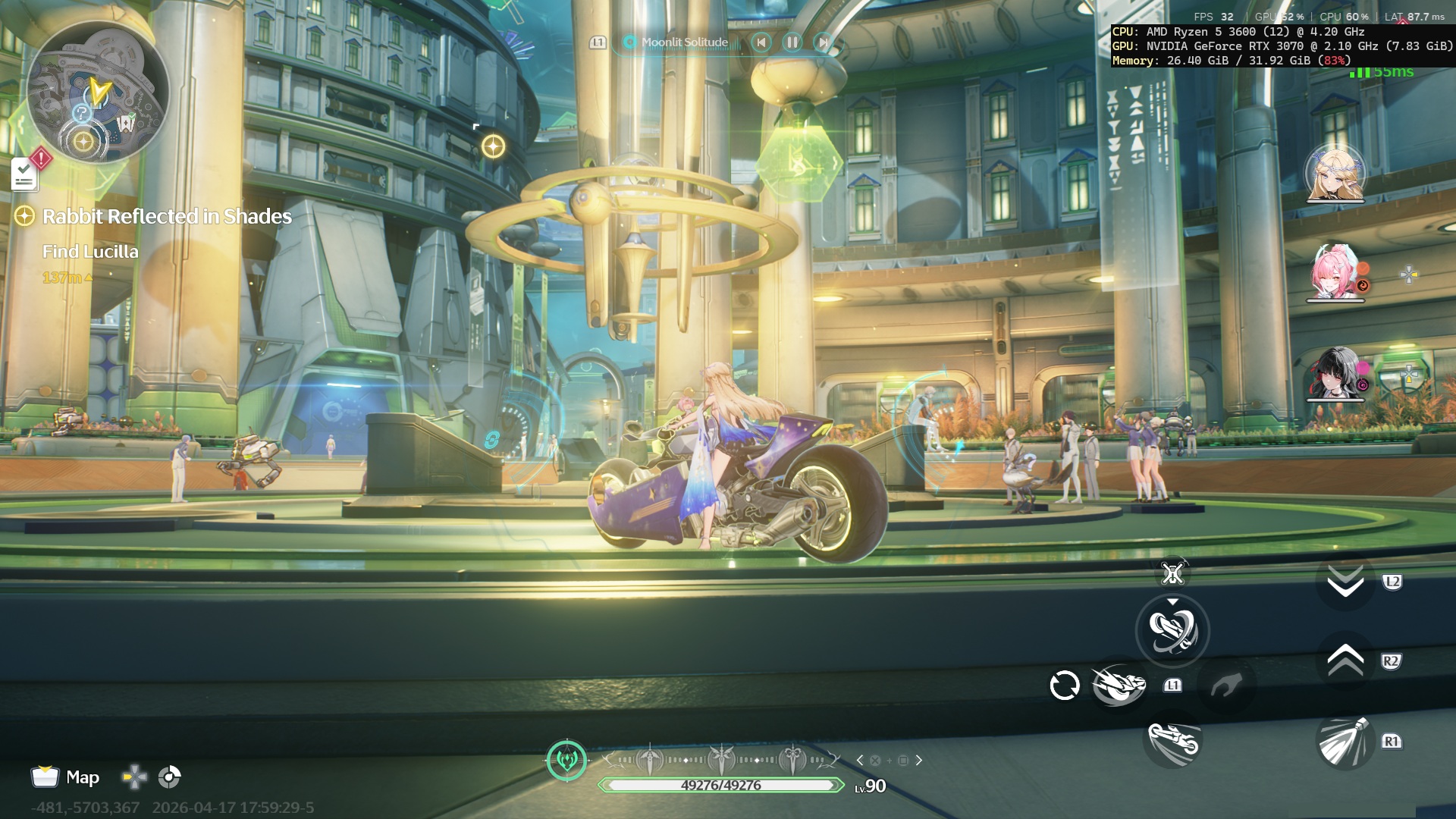
Task: Trigger the motorcycle dash boost skill
Action: pyautogui.click(x=1119, y=685)
